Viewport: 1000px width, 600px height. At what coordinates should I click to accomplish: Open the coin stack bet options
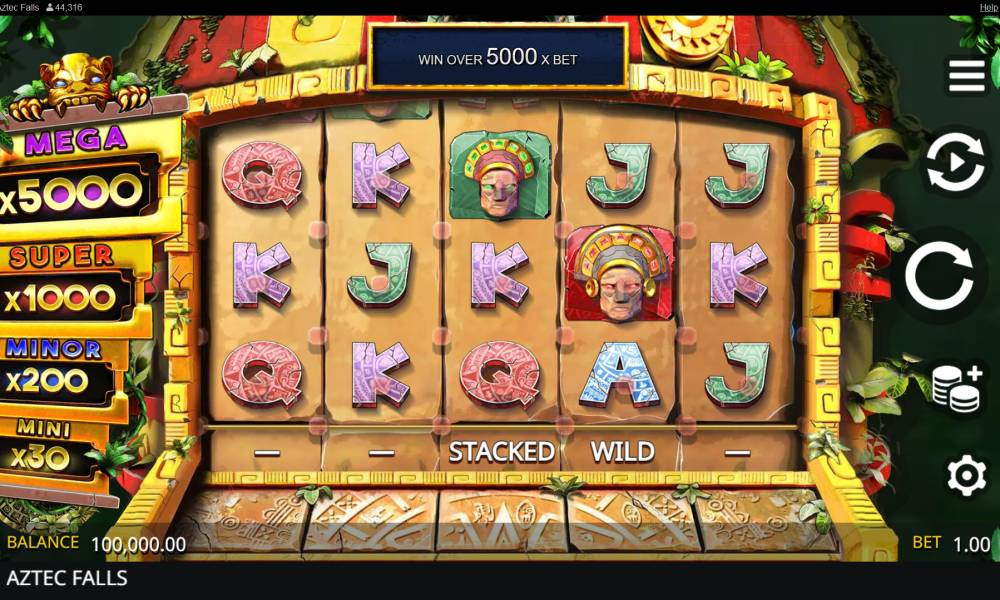click(955, 387)
